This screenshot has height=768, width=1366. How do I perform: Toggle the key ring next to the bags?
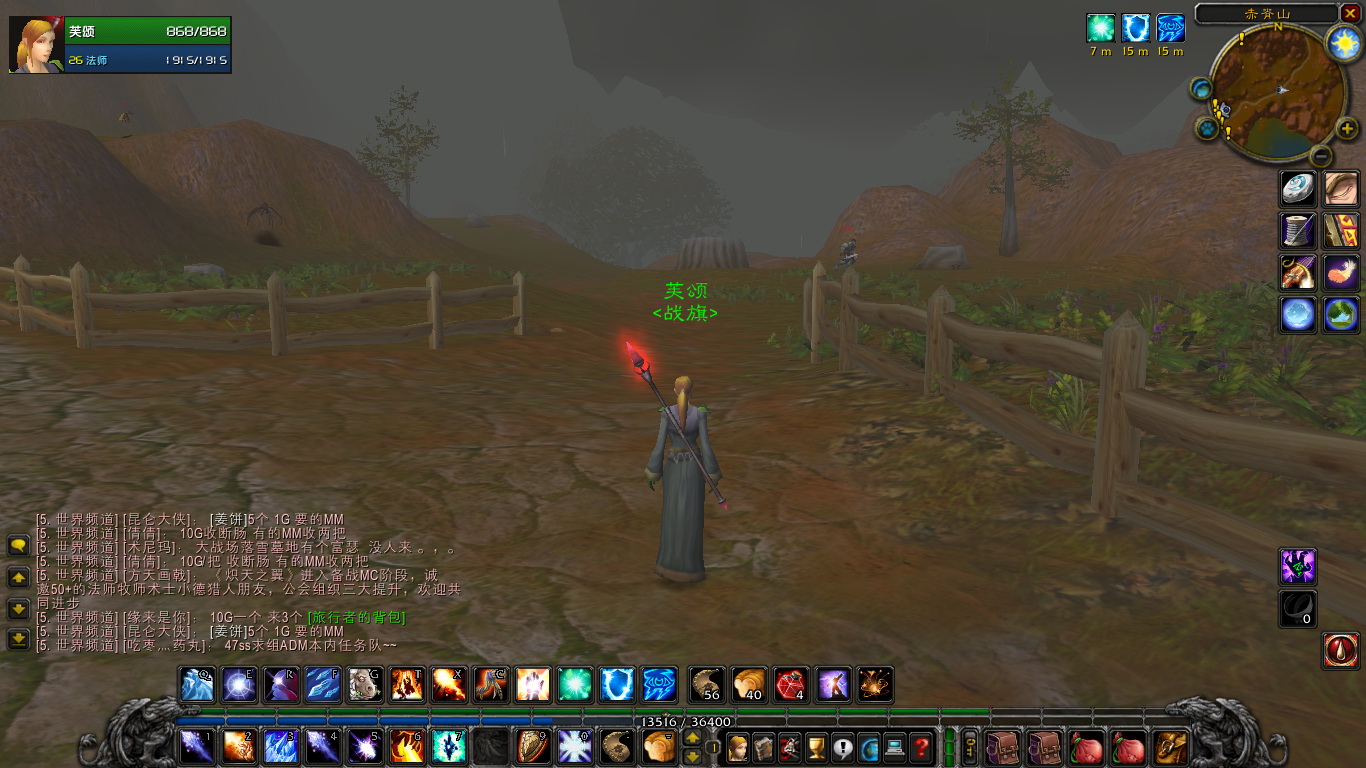(969, 748)
